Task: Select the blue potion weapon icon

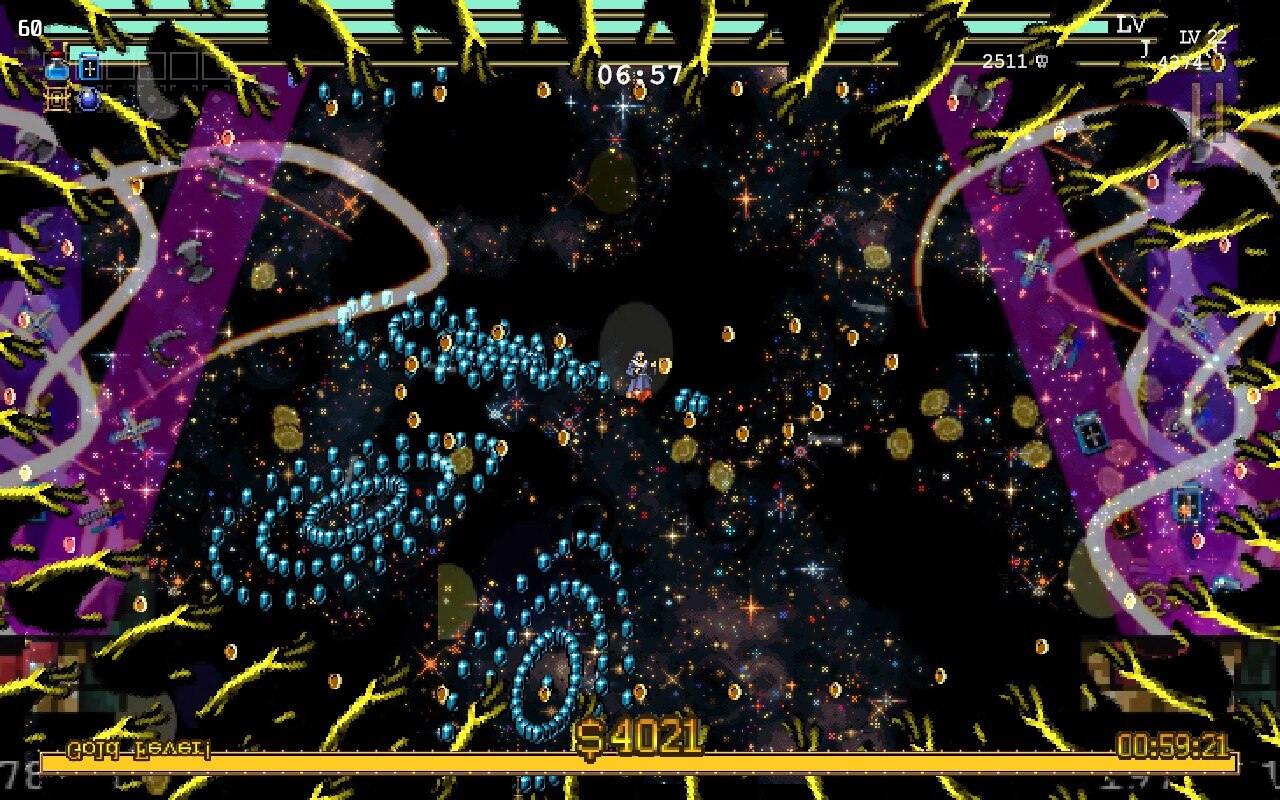Action: pos(57,69)
